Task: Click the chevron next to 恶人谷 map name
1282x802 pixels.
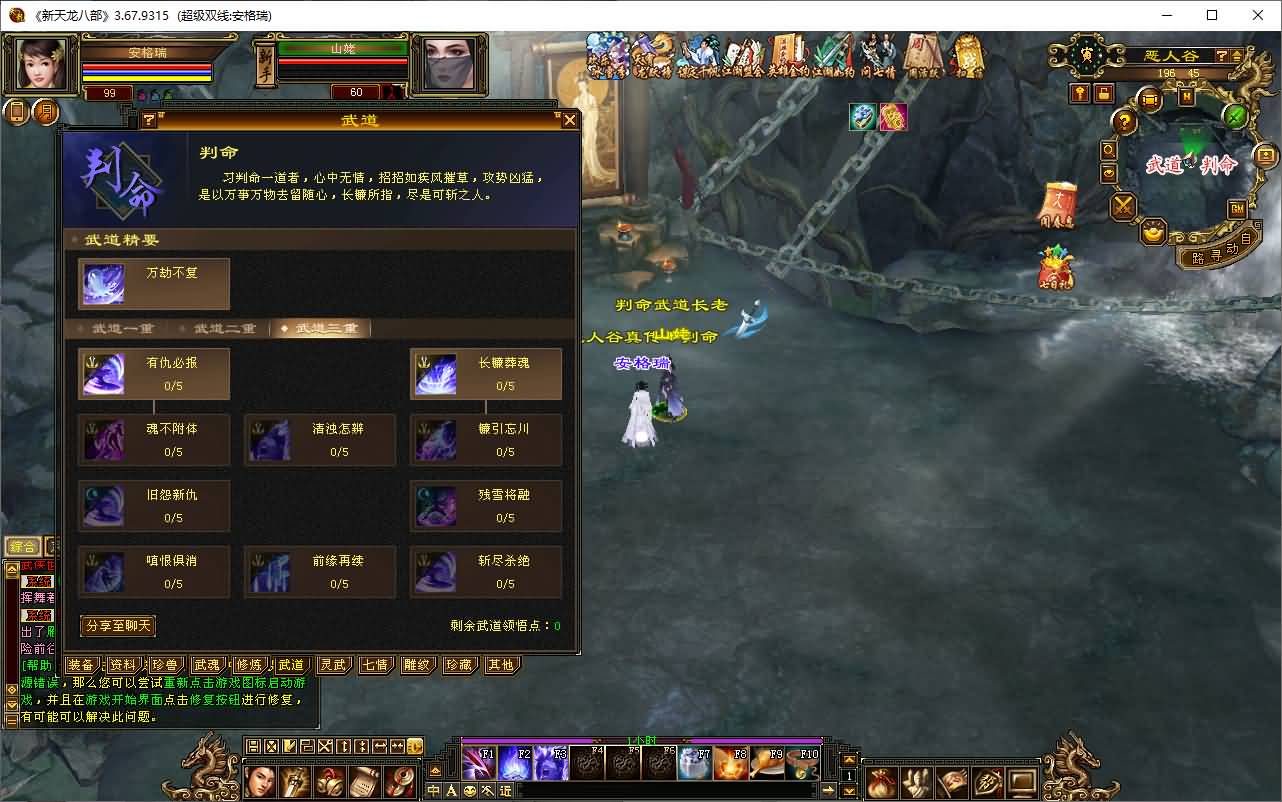Action: coord(1236,57)
